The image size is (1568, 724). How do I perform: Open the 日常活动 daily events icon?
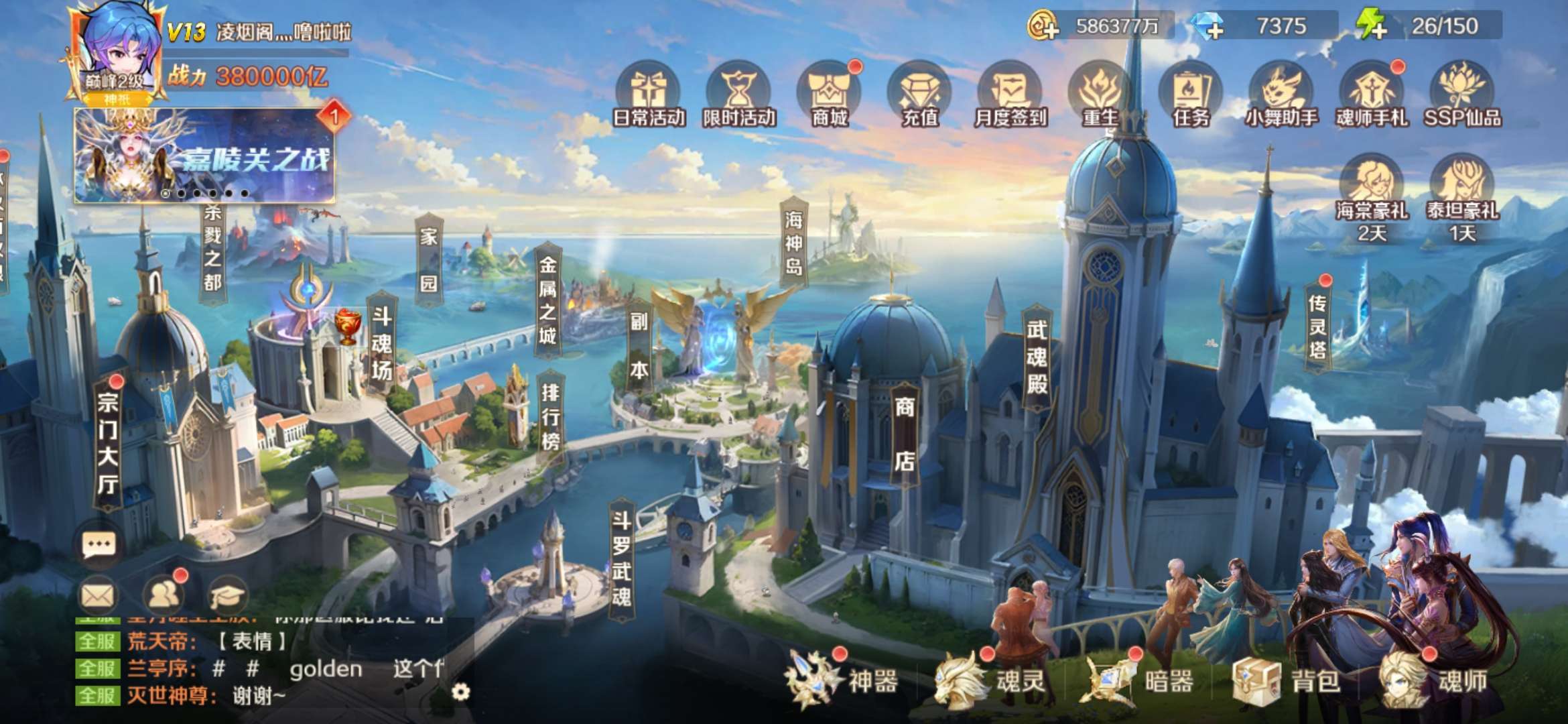[x=648, y=94]
